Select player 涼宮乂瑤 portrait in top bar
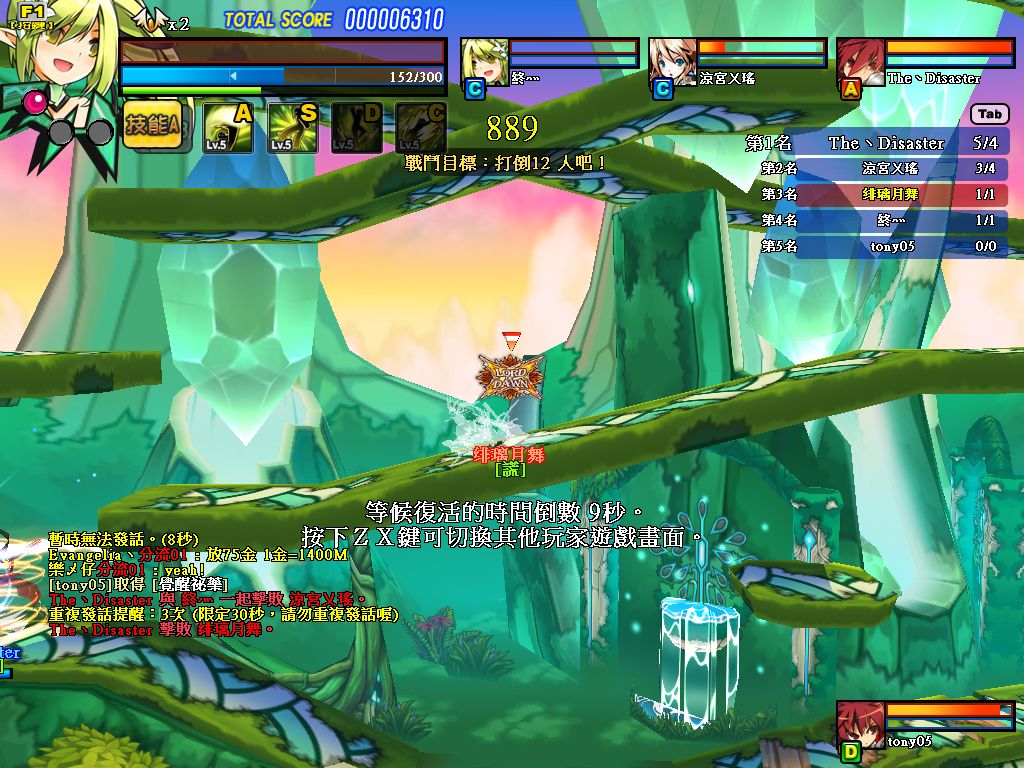 (x=673, y=62)
